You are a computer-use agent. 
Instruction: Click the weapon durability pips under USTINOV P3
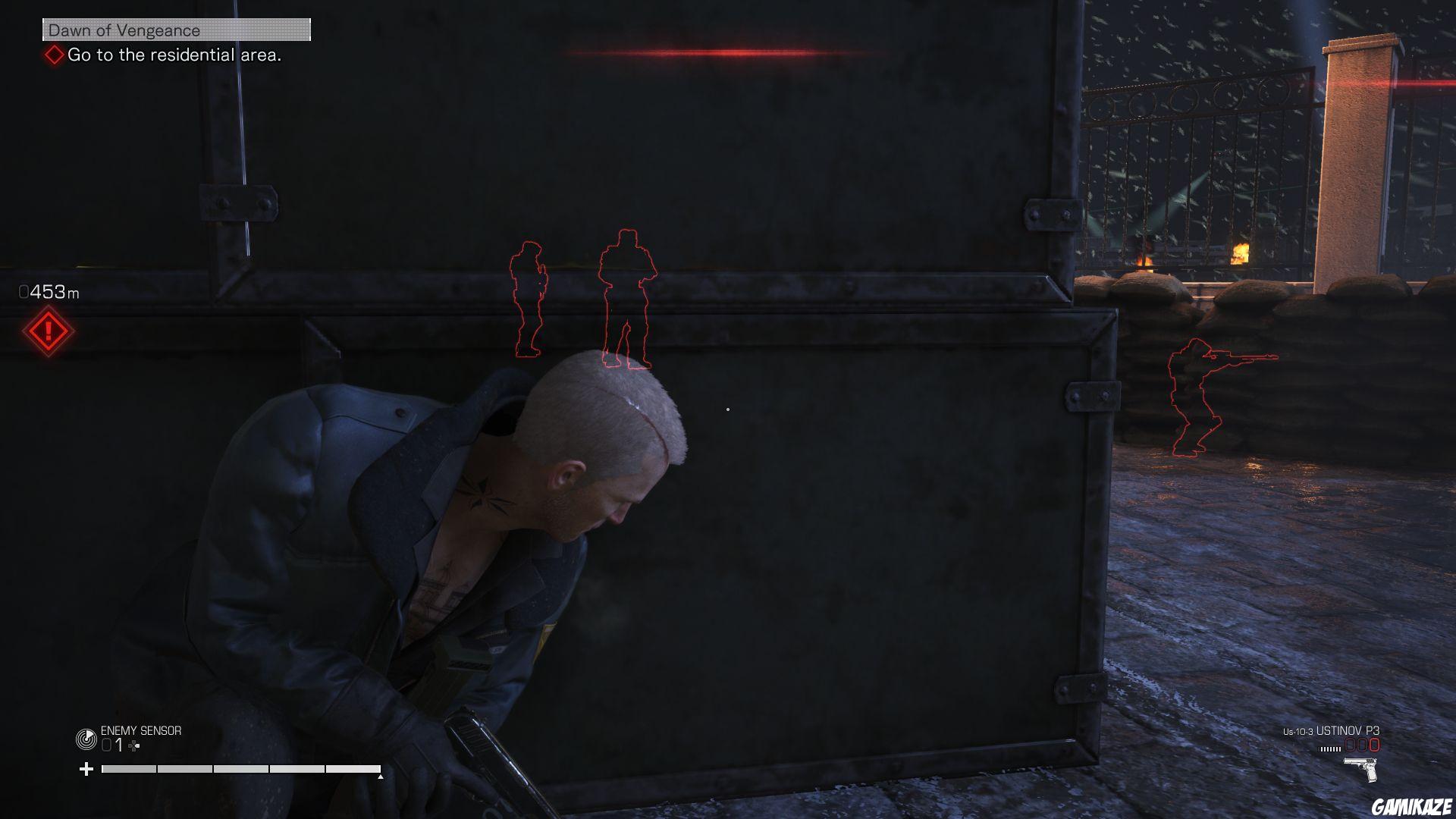click(1330, 748)
